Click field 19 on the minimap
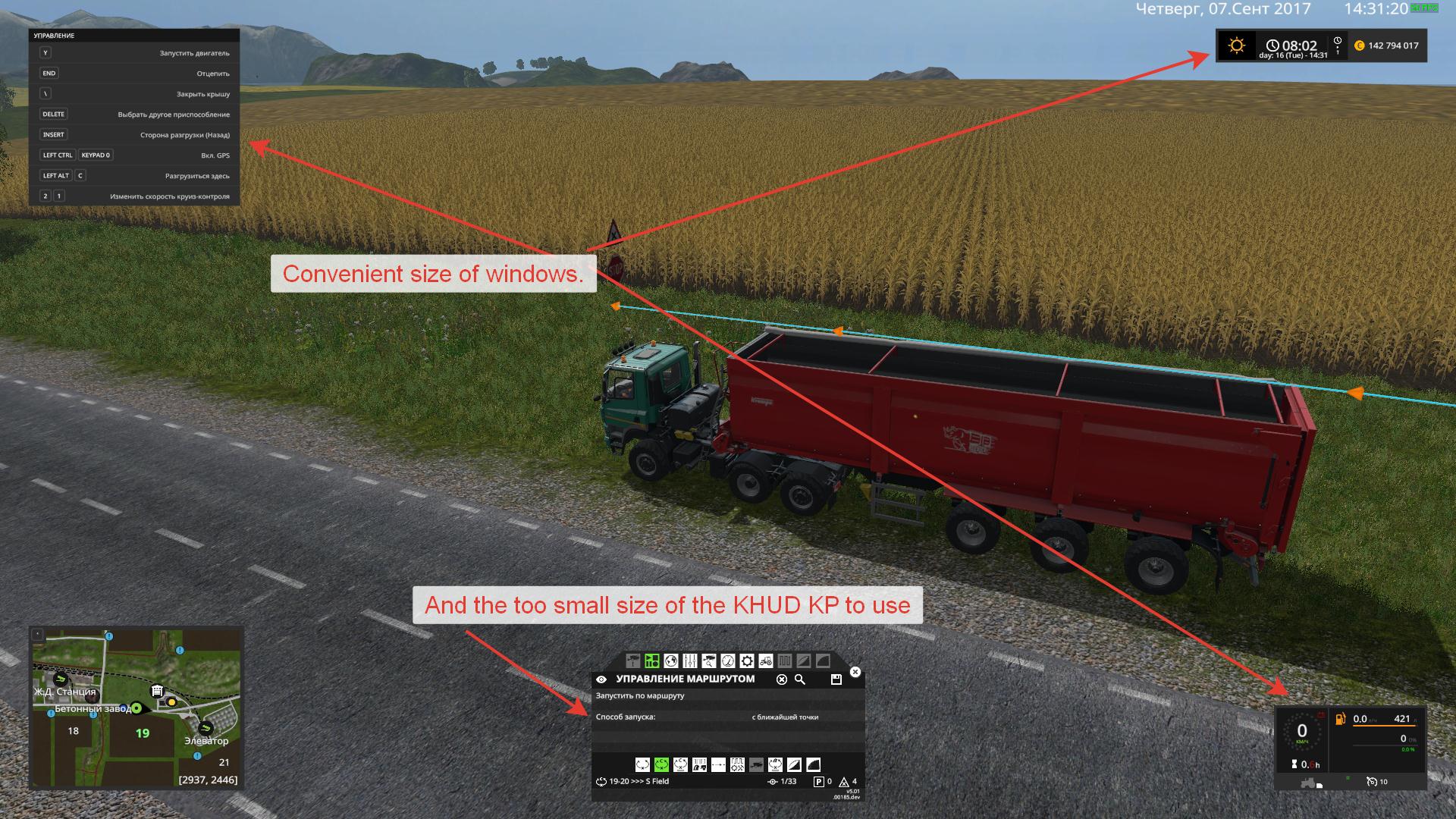Image resolution: width=1456 pixels, height=819 pixels. click(141, 734)
